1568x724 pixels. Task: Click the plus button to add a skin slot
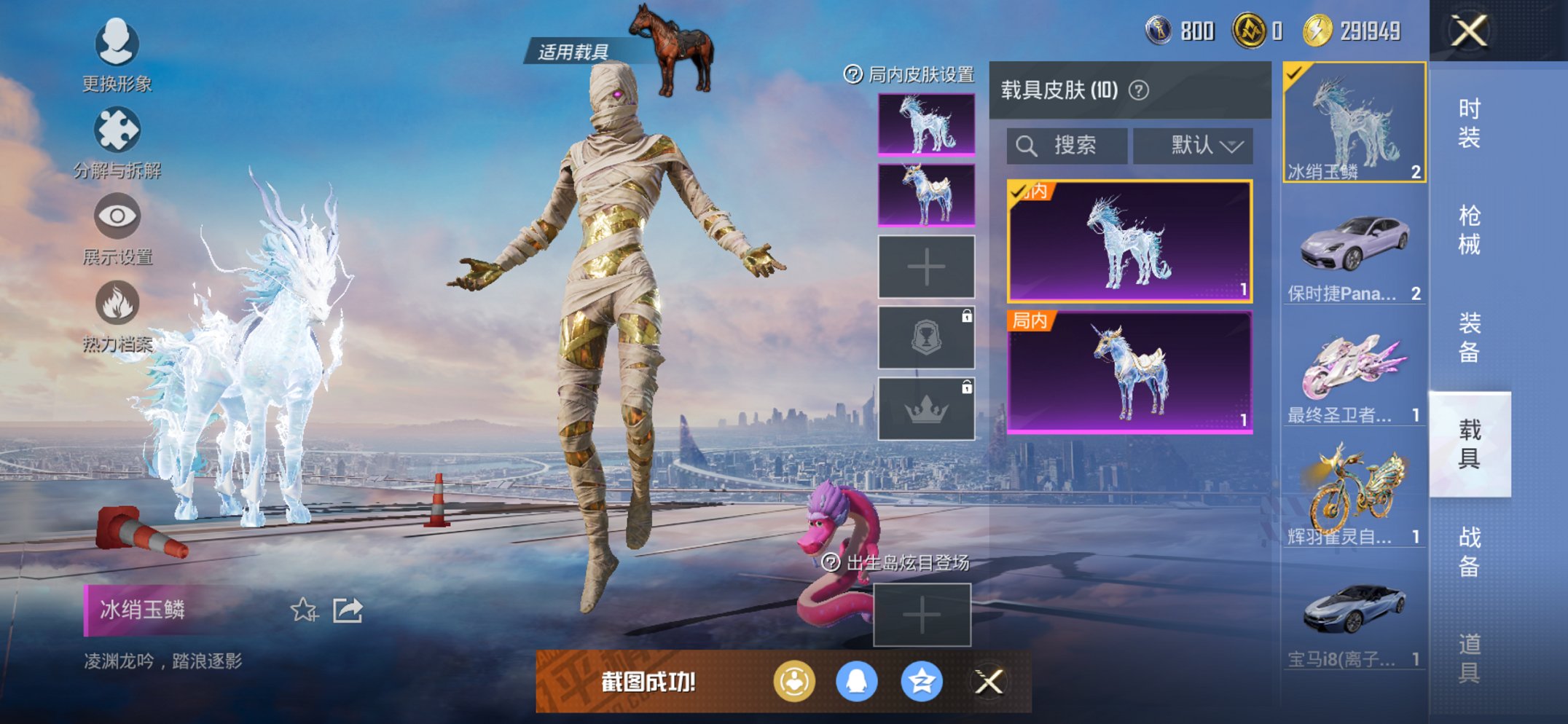click(926, 267)
